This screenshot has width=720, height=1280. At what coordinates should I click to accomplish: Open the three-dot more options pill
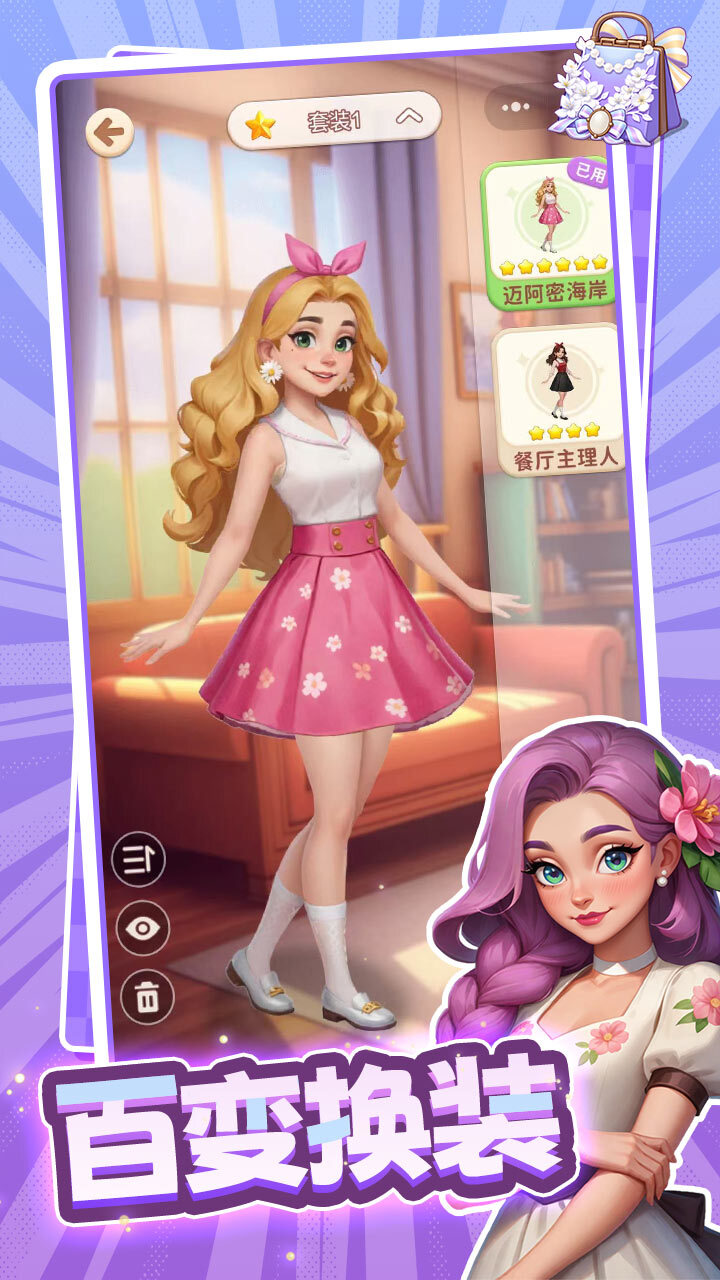pyautogui.click(x=516, y=106)
